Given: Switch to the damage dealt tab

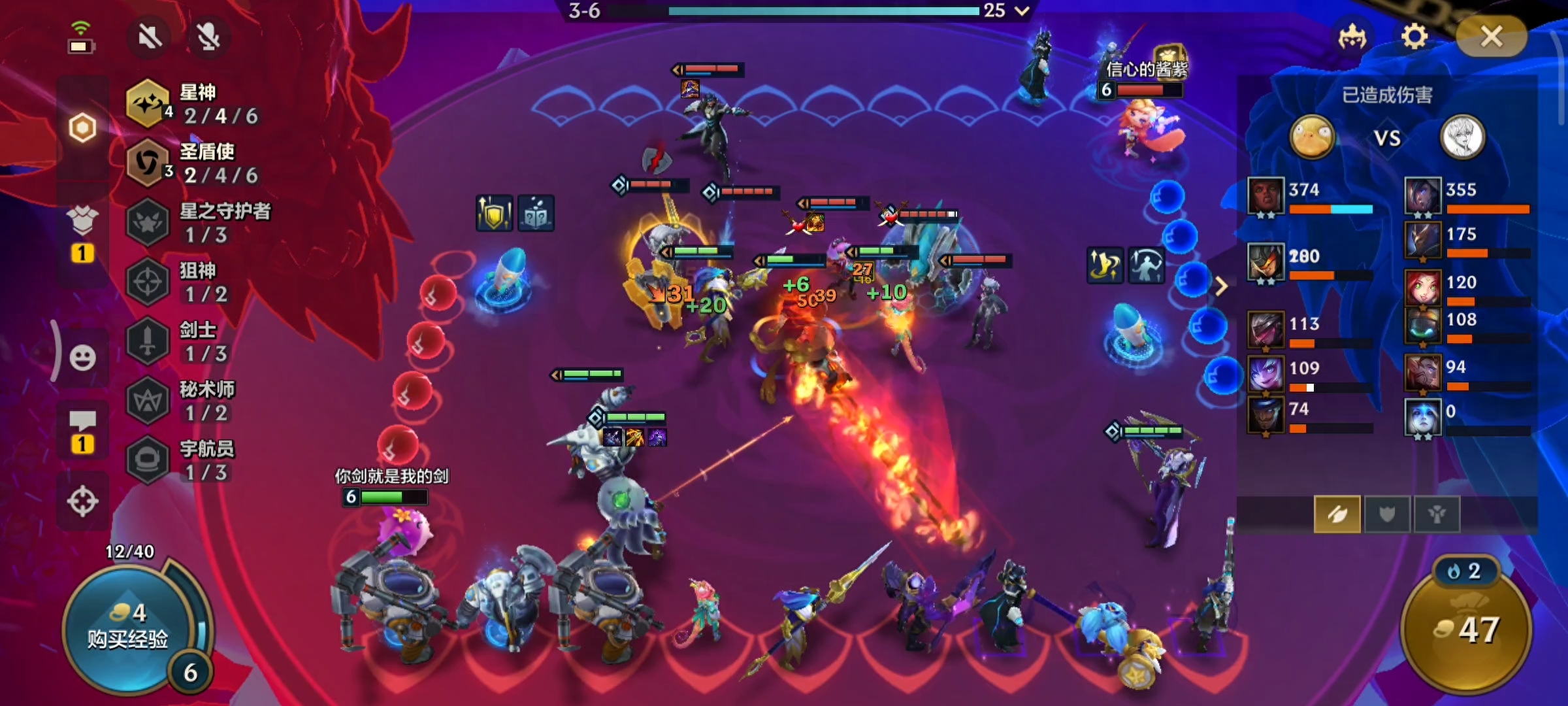Looking at the screenshot, I should [1337, 514].
